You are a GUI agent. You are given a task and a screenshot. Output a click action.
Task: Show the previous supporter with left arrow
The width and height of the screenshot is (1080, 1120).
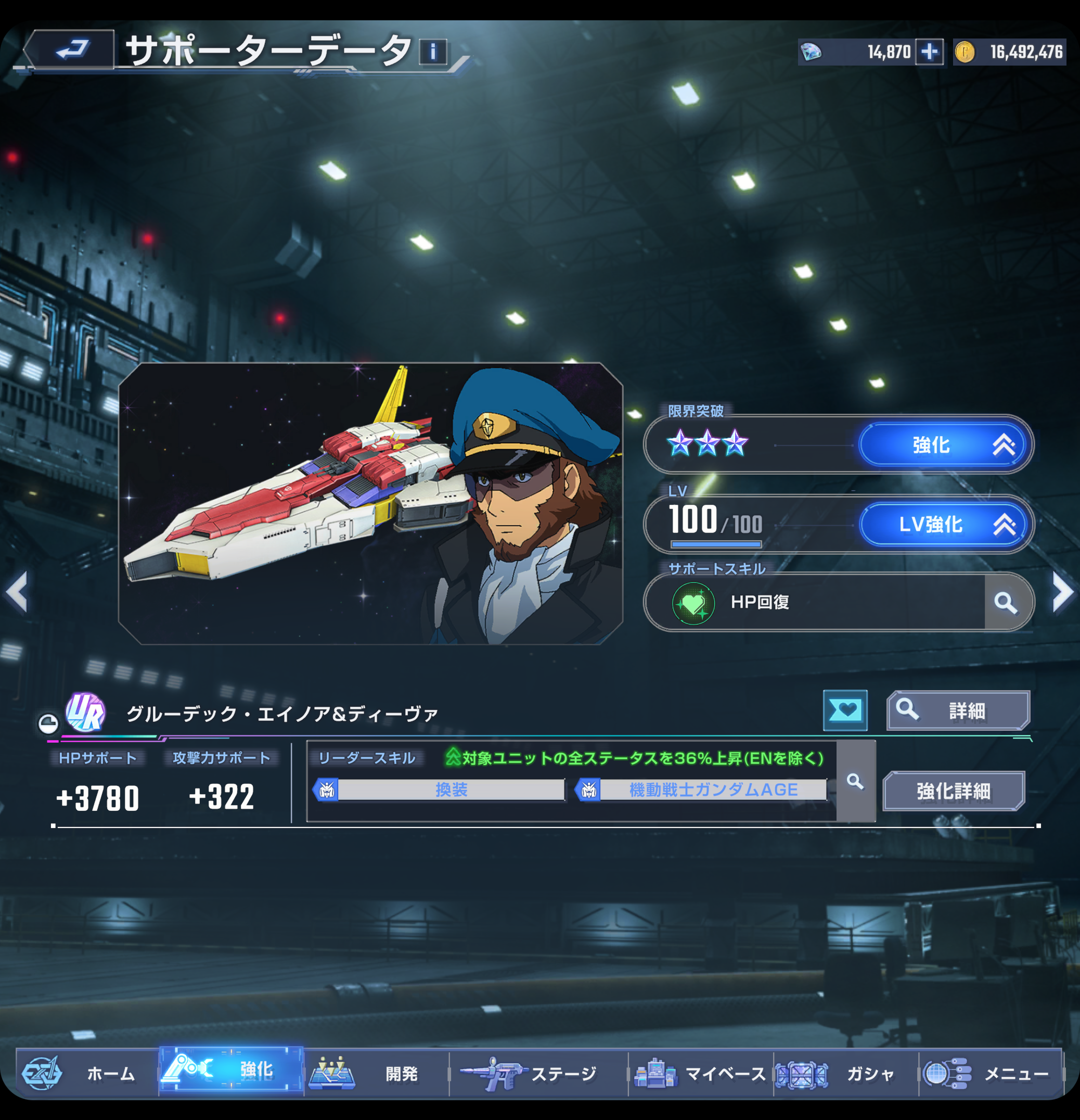(17, 592)
